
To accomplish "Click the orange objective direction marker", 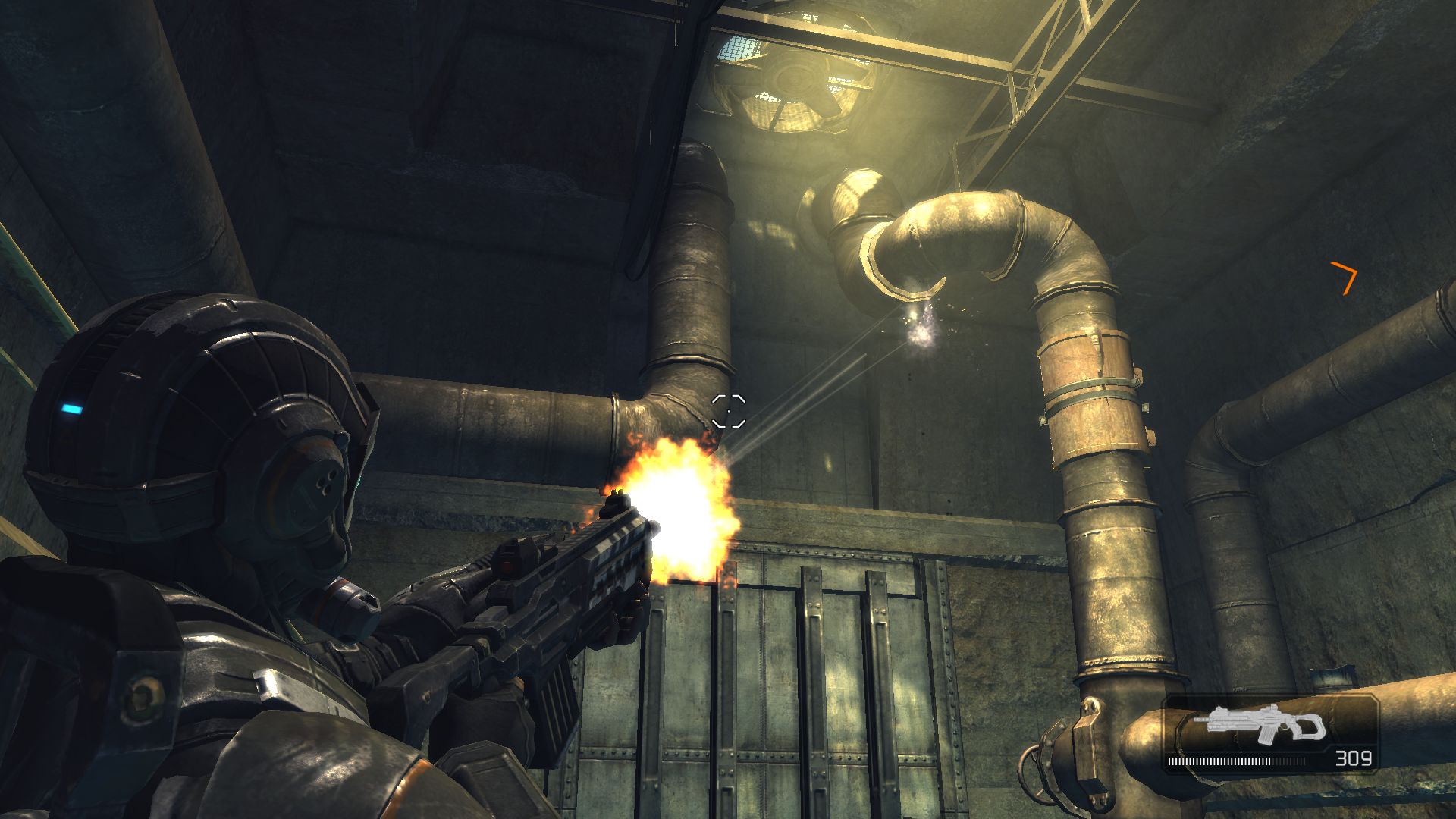I will coord(1345,277).
